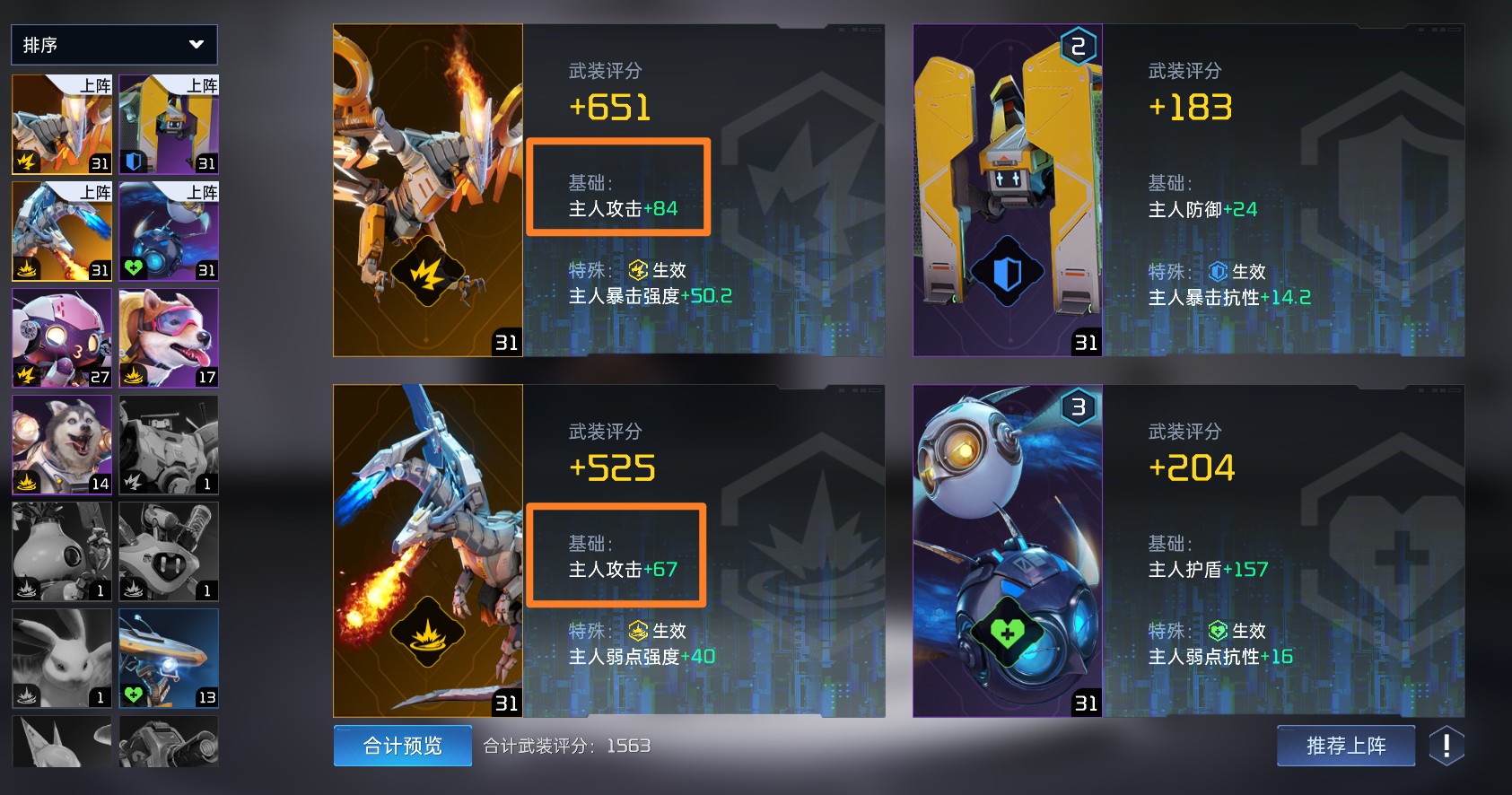Image resolution: width=1512 pixels, height=795 pixels.
Task: Select the white rabbit thumbnail in the sidebar
Action: click(x=60, y=659)
